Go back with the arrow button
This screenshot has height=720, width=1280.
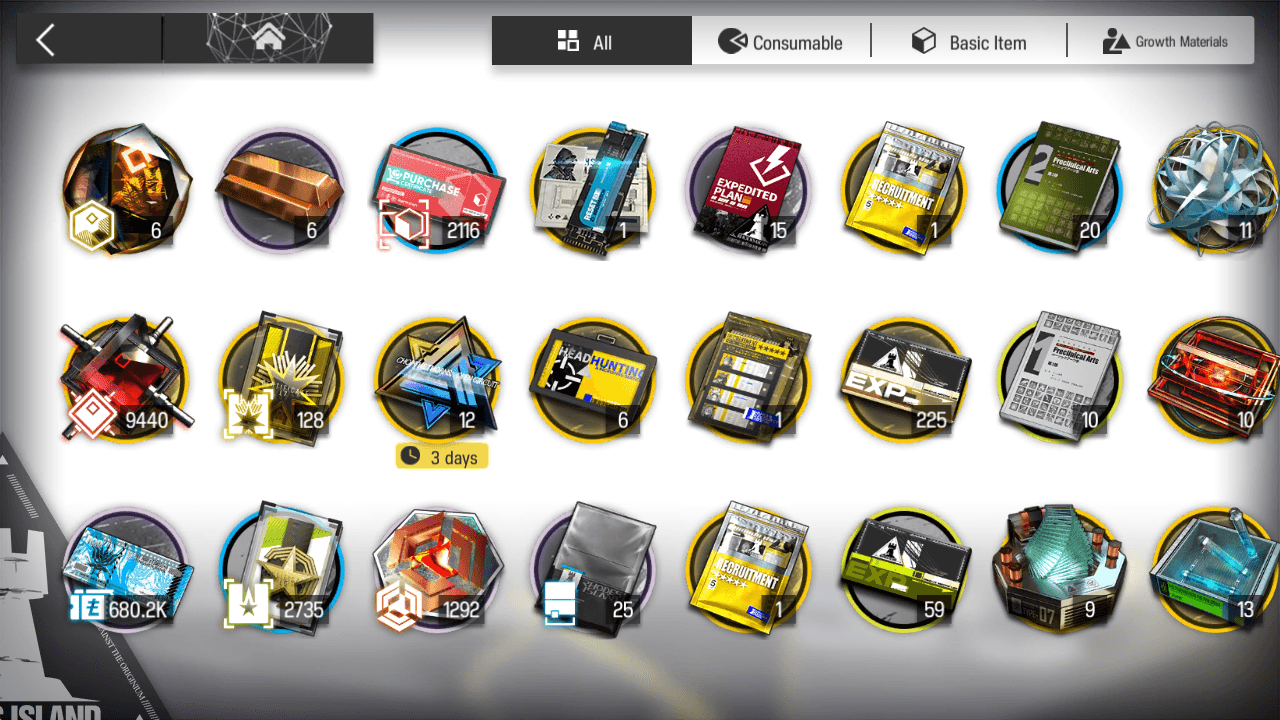46,40
